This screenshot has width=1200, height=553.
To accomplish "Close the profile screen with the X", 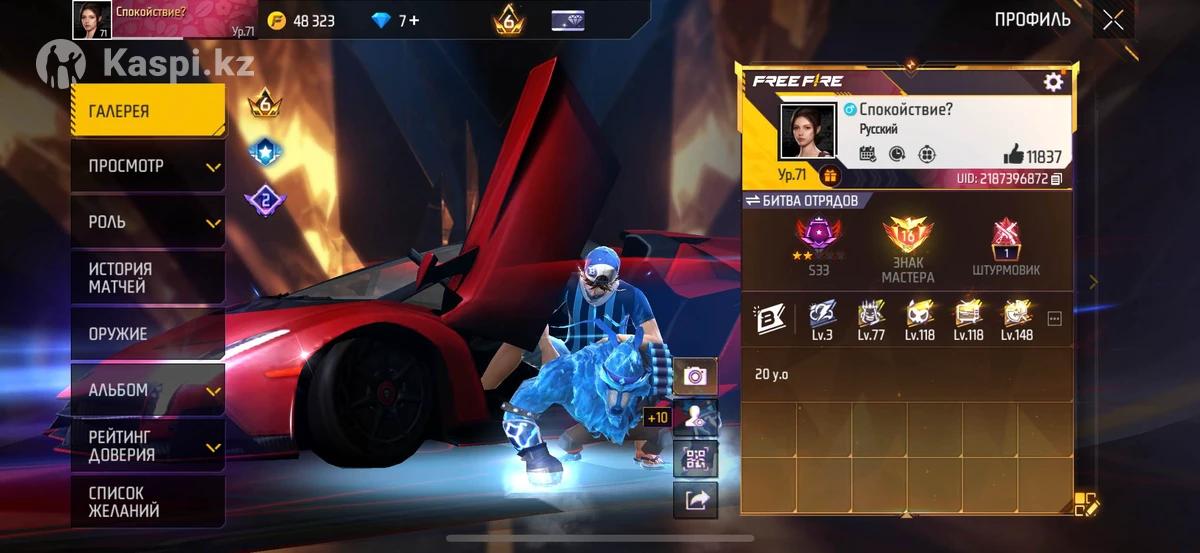I will pyautogui.click(x=1113, y=20).
